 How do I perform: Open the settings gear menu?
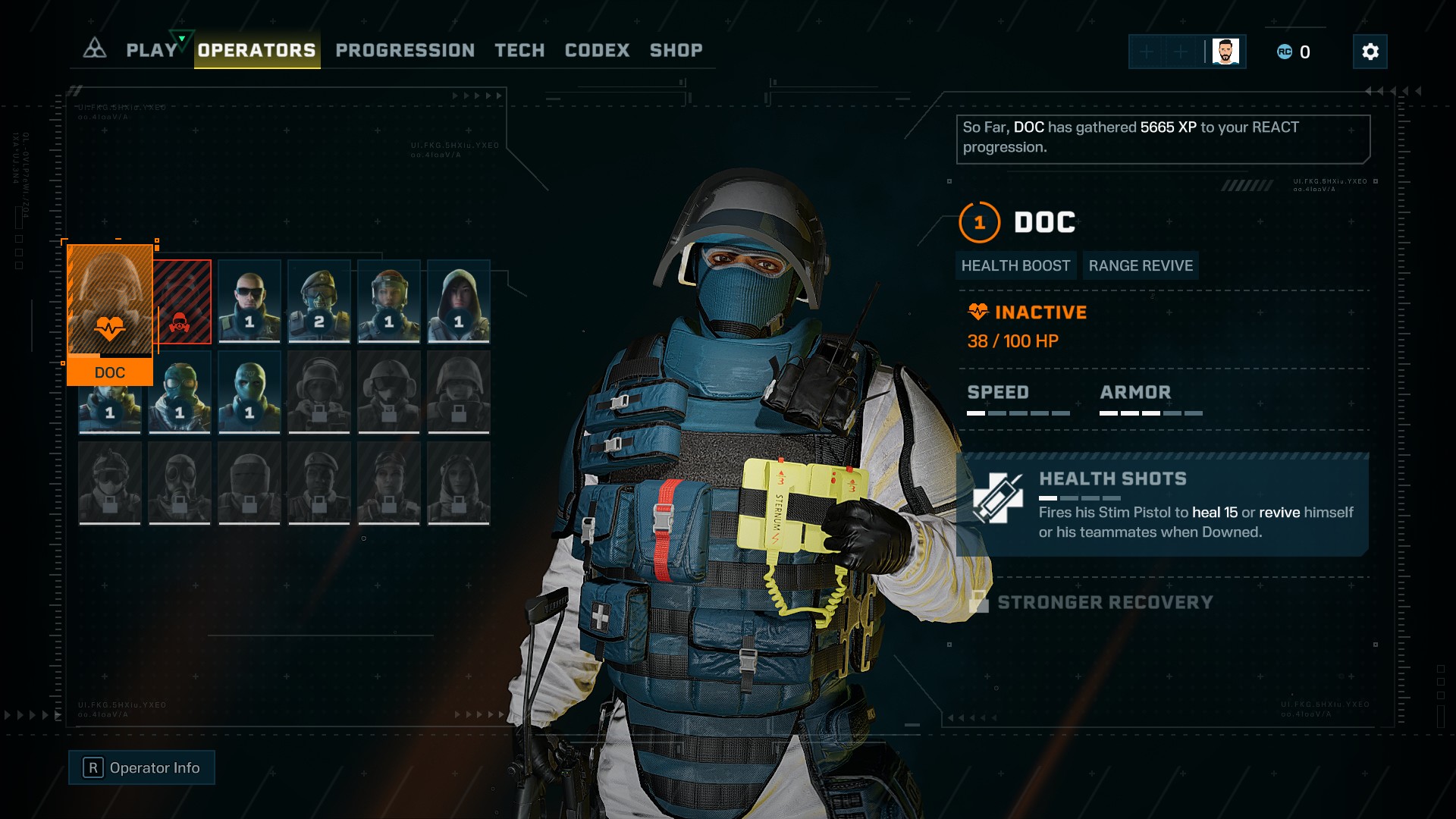pos(1370,52)
